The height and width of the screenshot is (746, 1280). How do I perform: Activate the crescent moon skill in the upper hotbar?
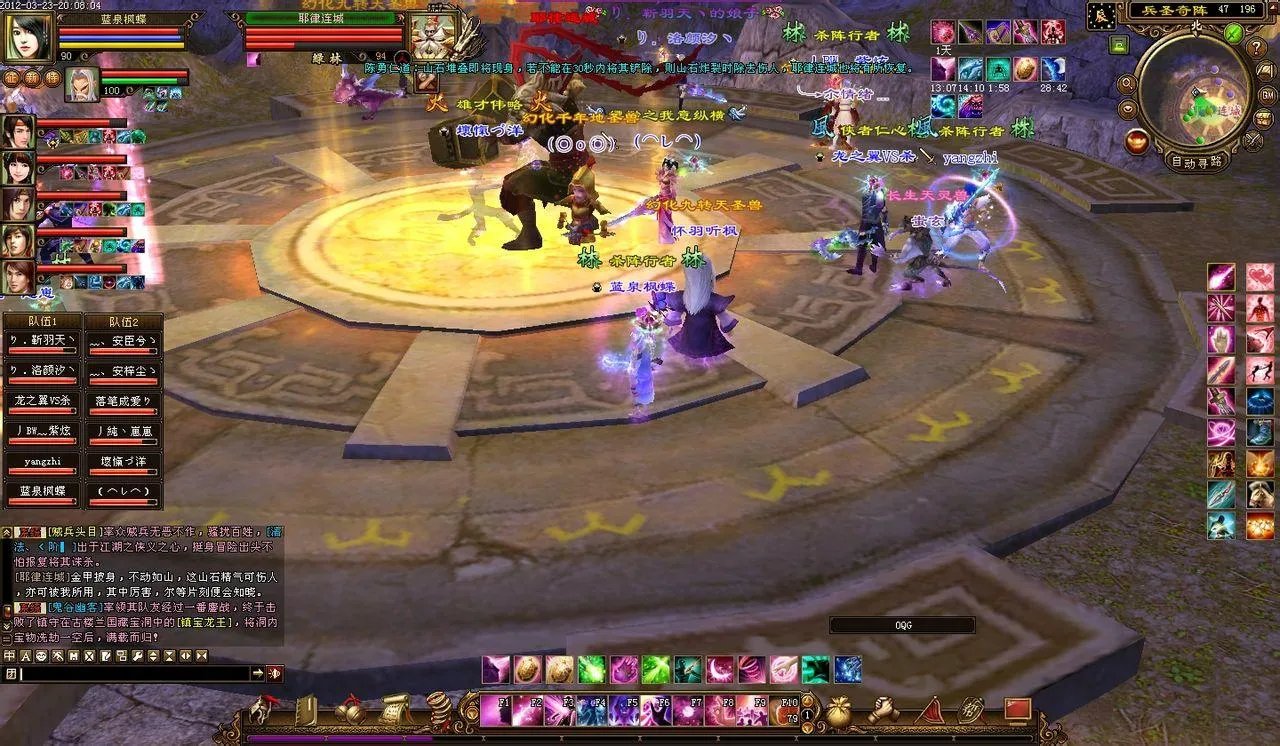tap(719, 669)
